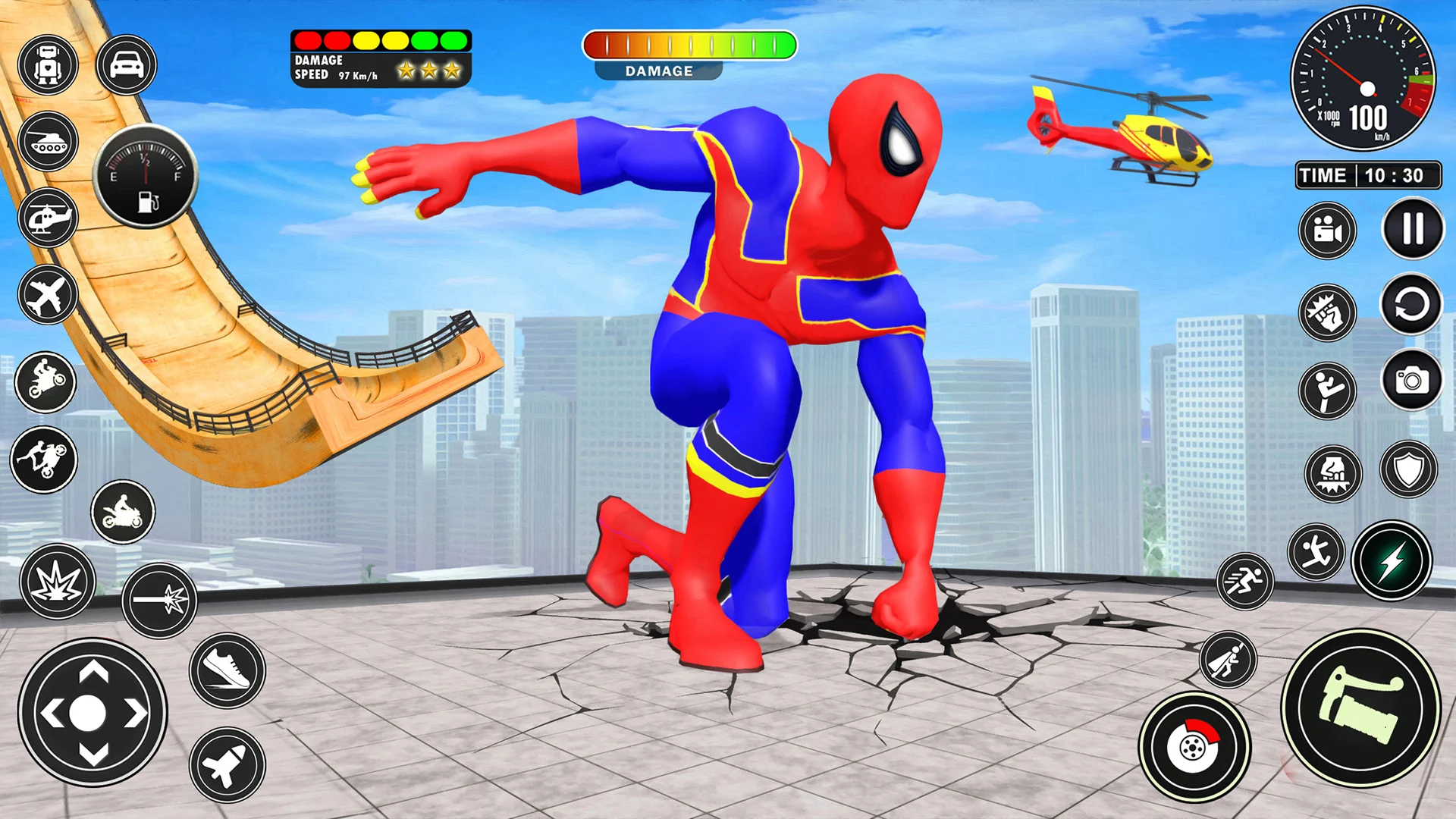Select the car vehicle icon
This screenshot has width=1456, height=819.
[126, 65]
